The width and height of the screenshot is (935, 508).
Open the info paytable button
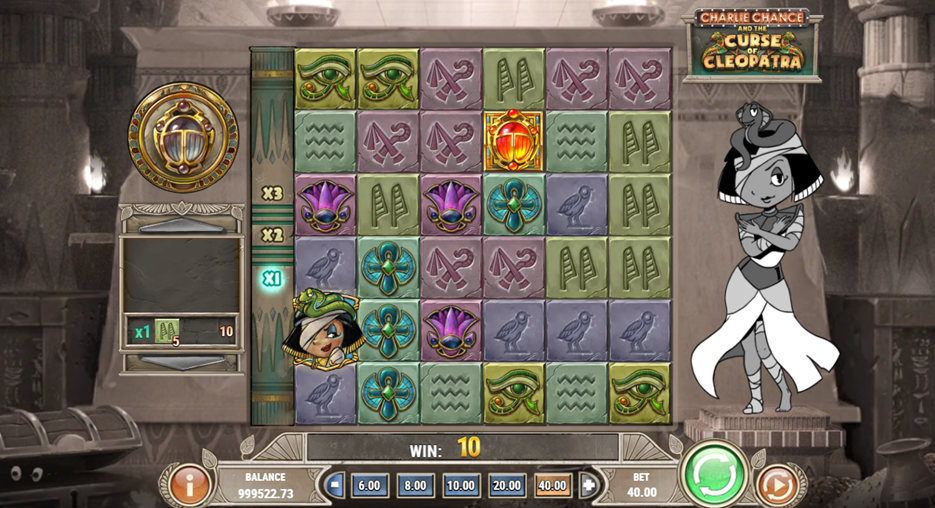pos(188,485)
